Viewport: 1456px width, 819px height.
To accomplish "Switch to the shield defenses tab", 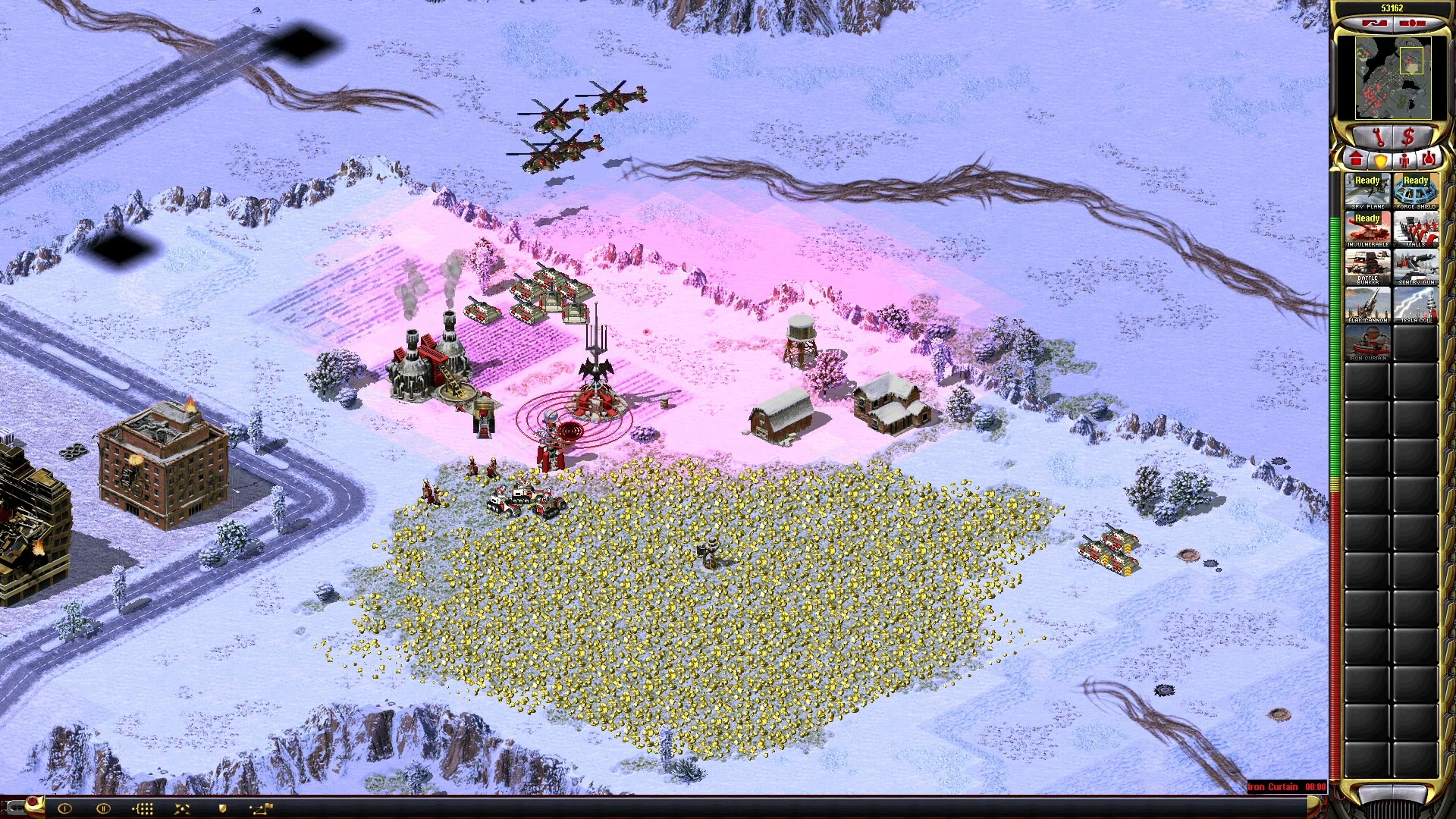I will 1380,160.
